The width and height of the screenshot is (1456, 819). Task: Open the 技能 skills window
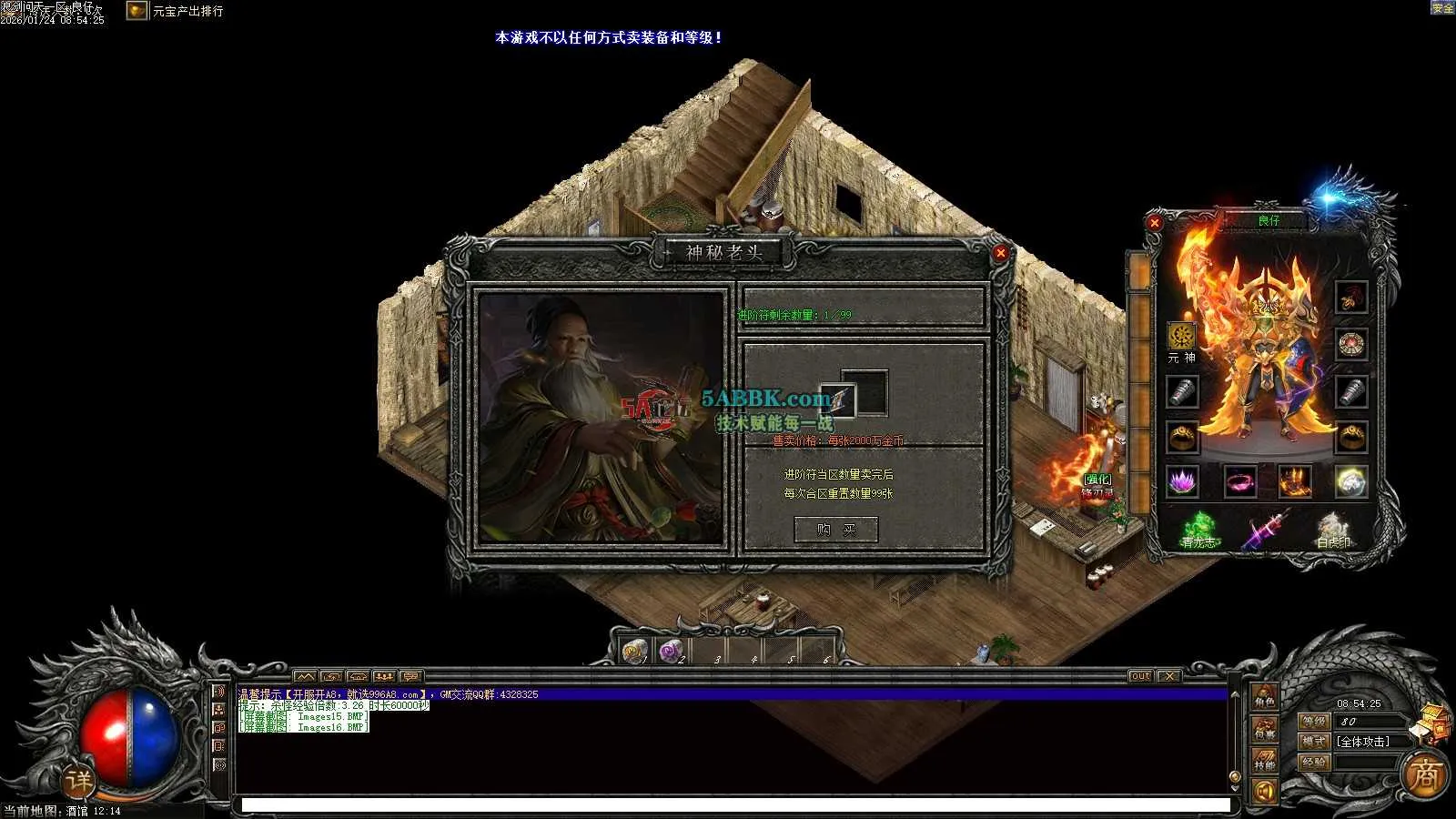[1264, 760]
